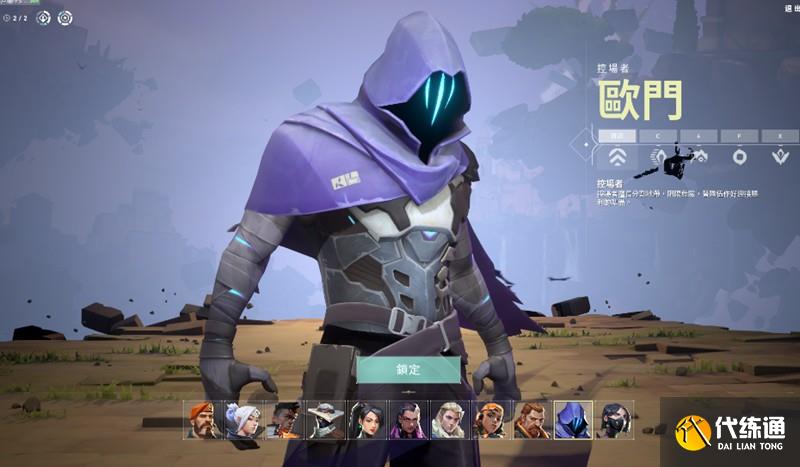The width and height of the screenshot is (800, 467).
Task: Select Cypher's white-hat portrait
Action: (326, 420)
